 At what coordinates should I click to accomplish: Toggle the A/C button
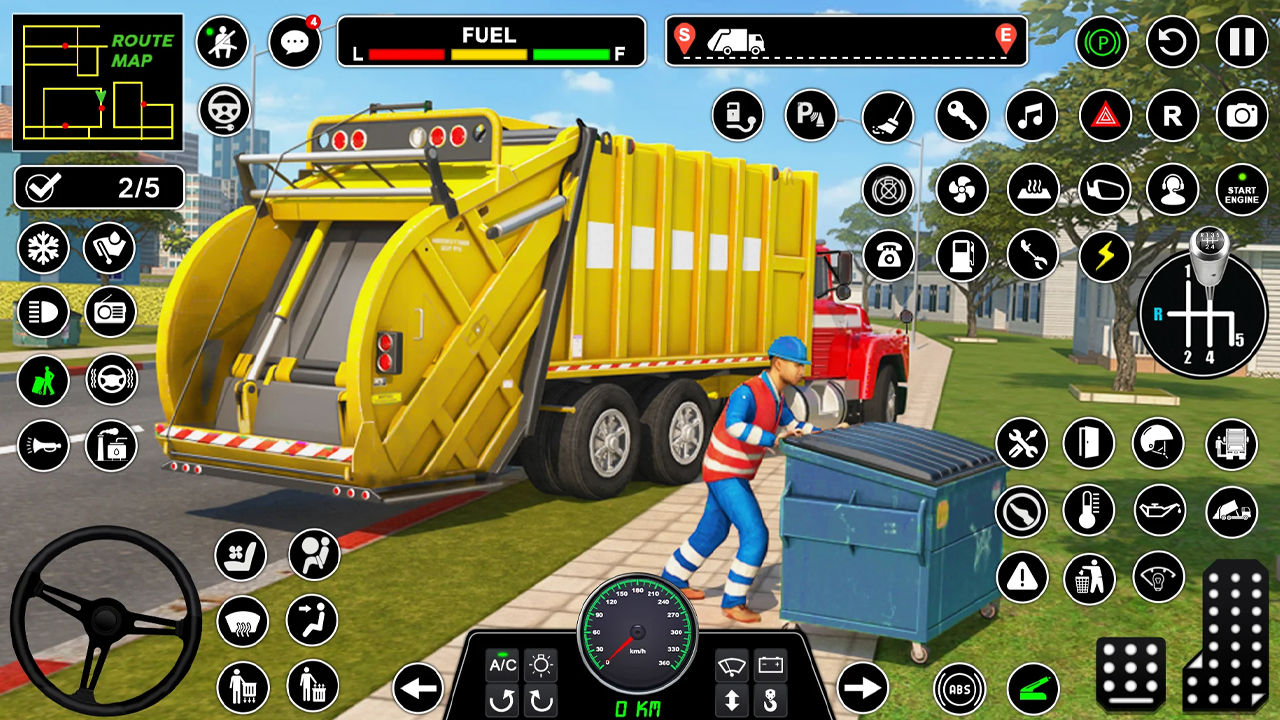(x=500, y=667)
